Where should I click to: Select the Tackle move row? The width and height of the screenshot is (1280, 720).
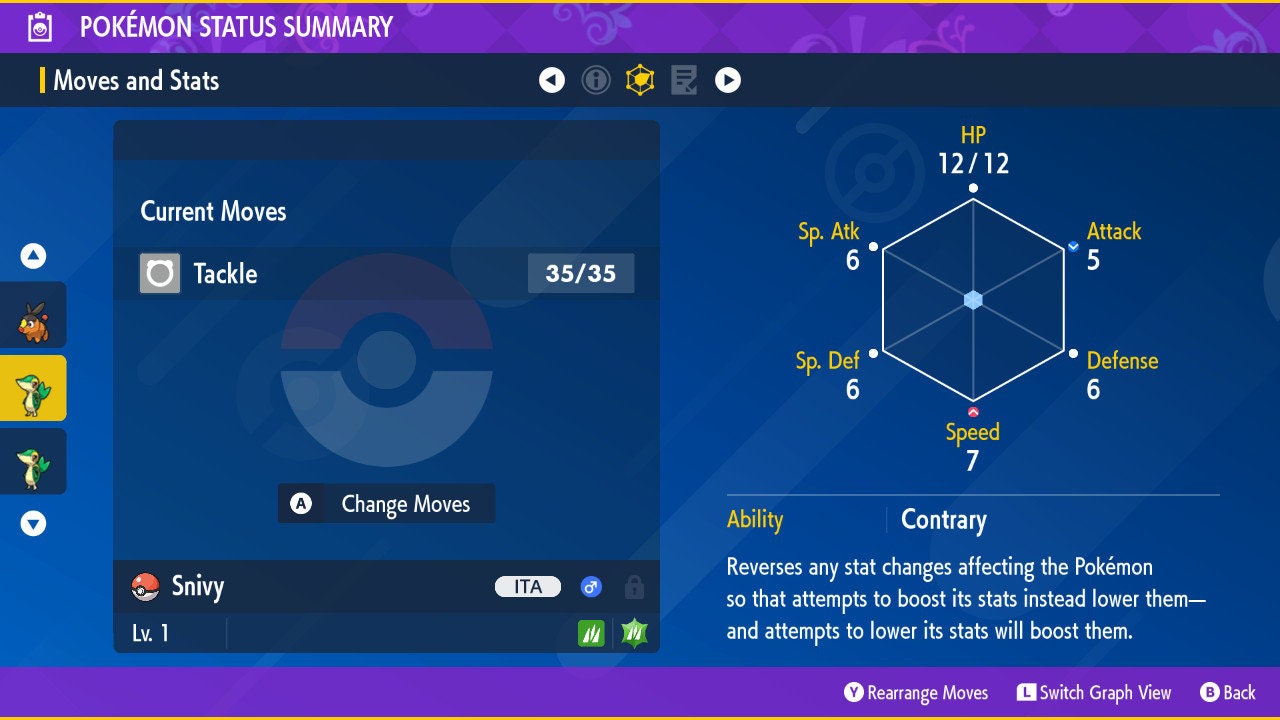pyautogui.click(x=386, y=273)
